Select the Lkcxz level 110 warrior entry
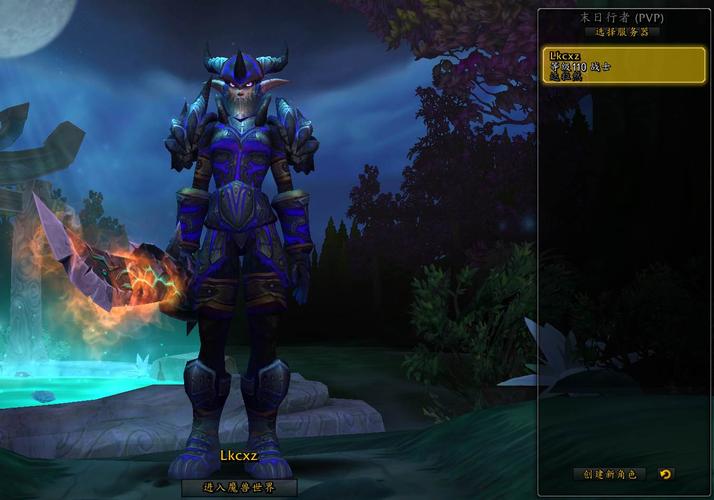The width and height of the screenshot is (714, 500). pyautogui.click(x=621, y=66)
